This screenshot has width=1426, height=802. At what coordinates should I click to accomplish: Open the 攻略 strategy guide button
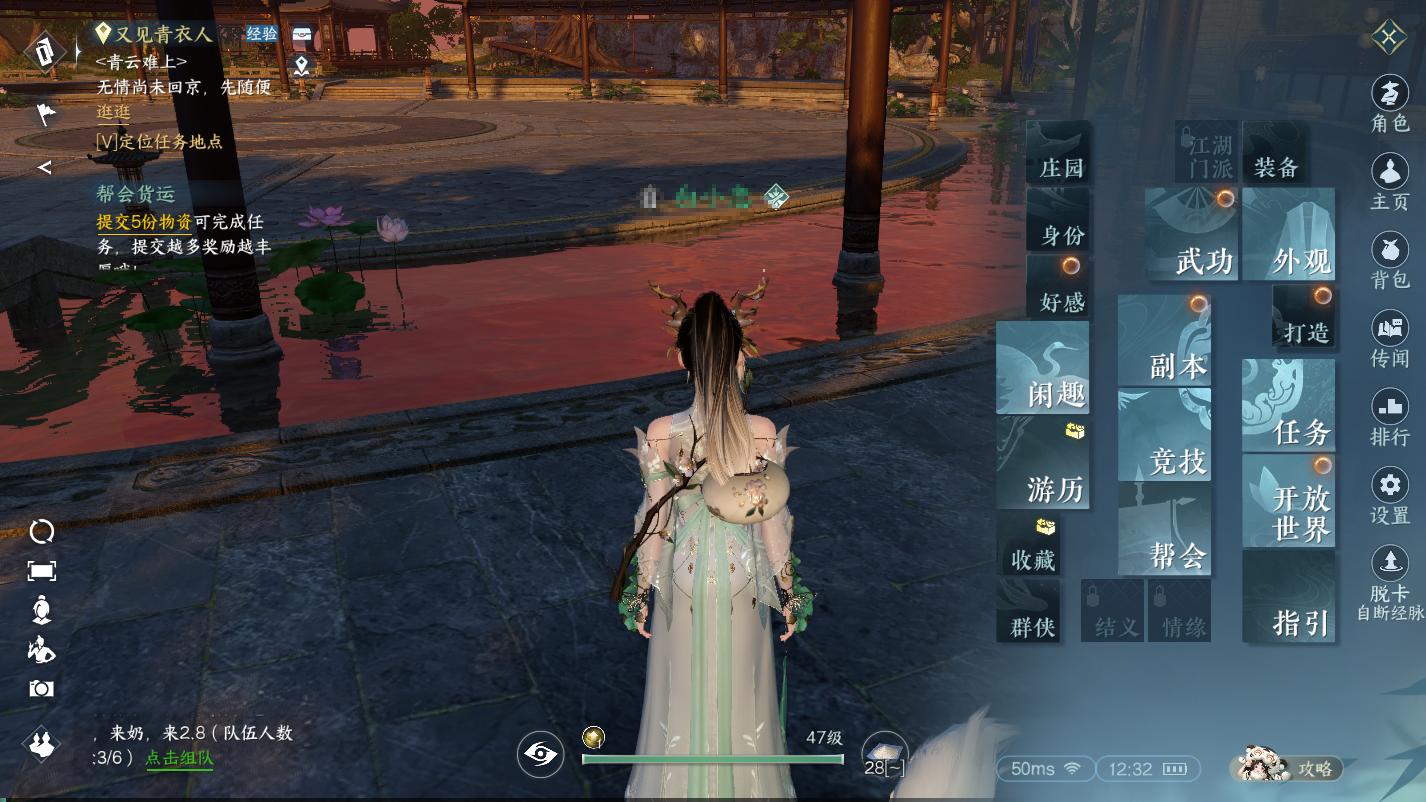[x=1288, y=767]
